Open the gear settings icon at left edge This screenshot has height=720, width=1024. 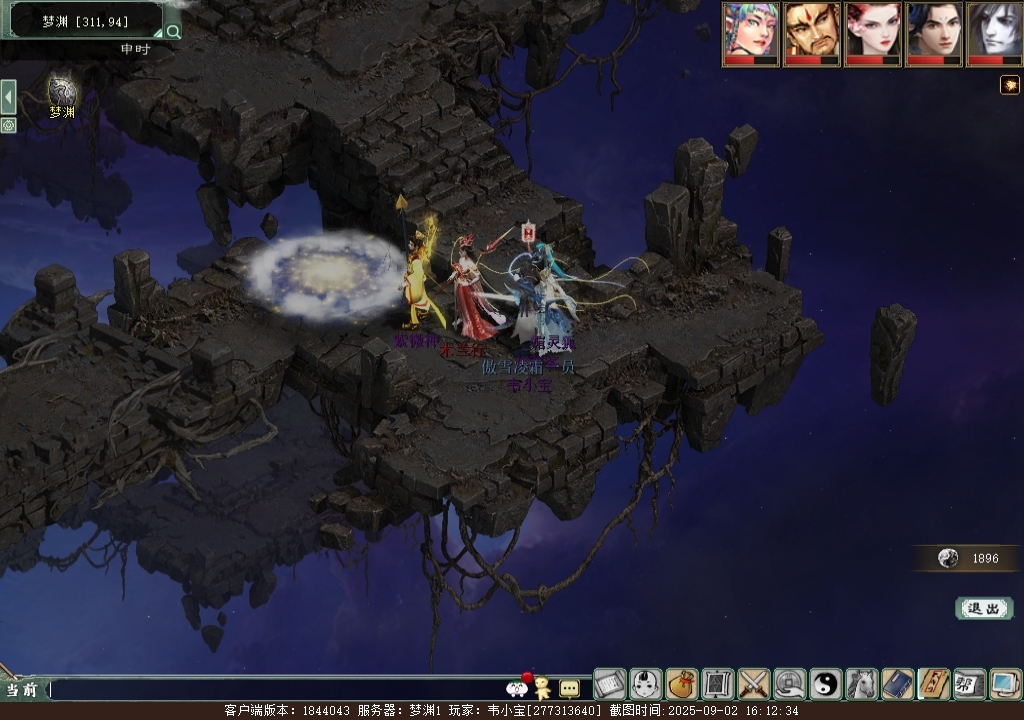tap(8, 125)
